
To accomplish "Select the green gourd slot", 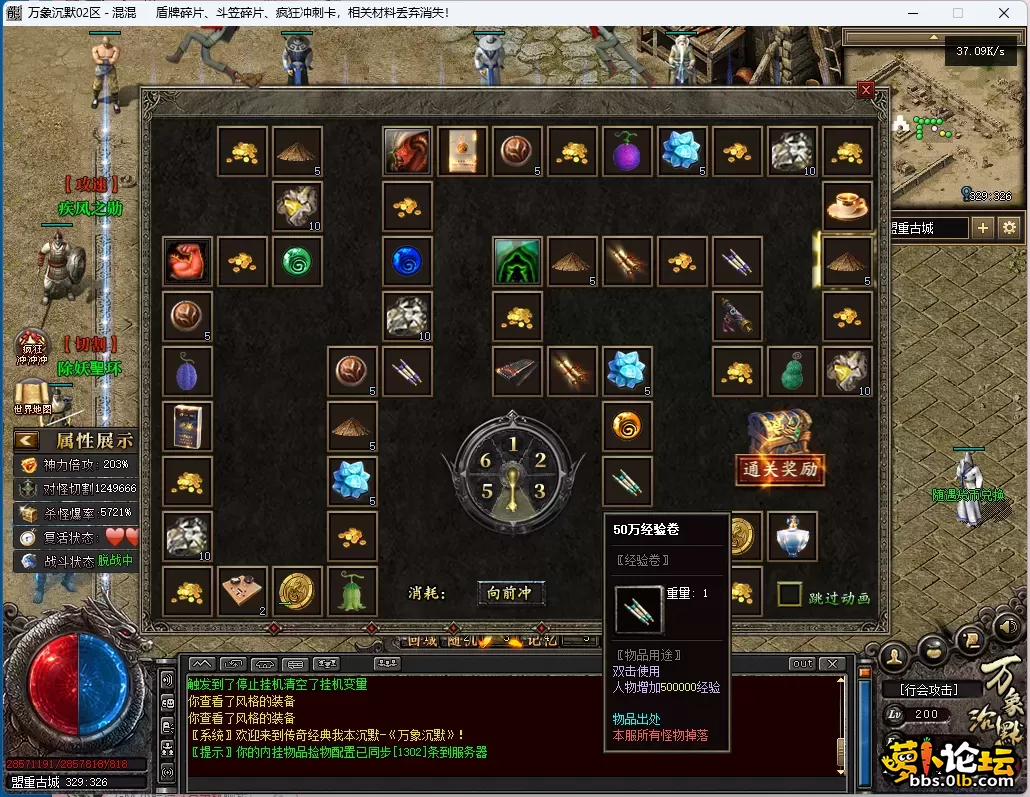I will tap(792, 371).
